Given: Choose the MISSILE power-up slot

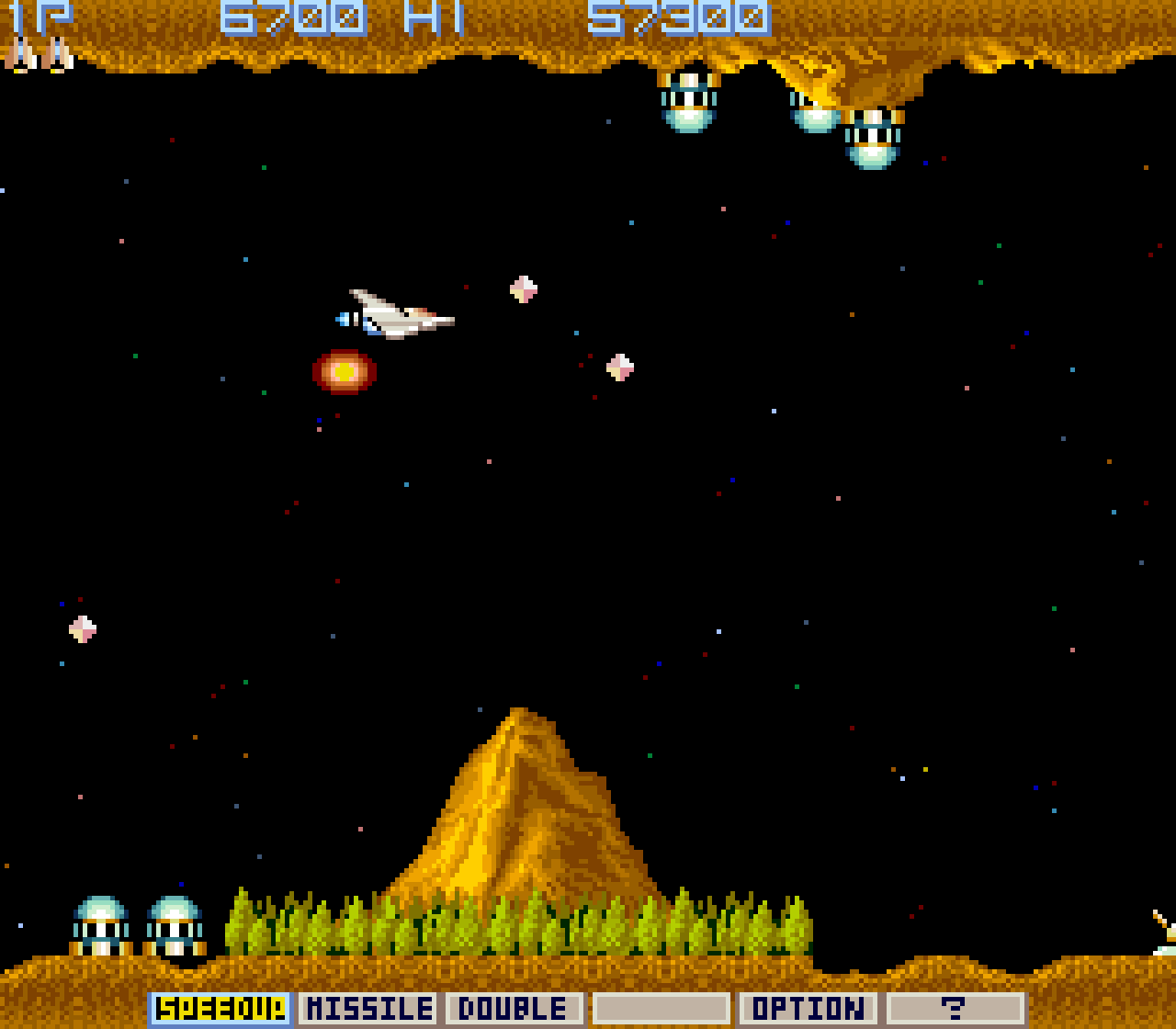Looking at the screenshot, I should point(367,1009).
